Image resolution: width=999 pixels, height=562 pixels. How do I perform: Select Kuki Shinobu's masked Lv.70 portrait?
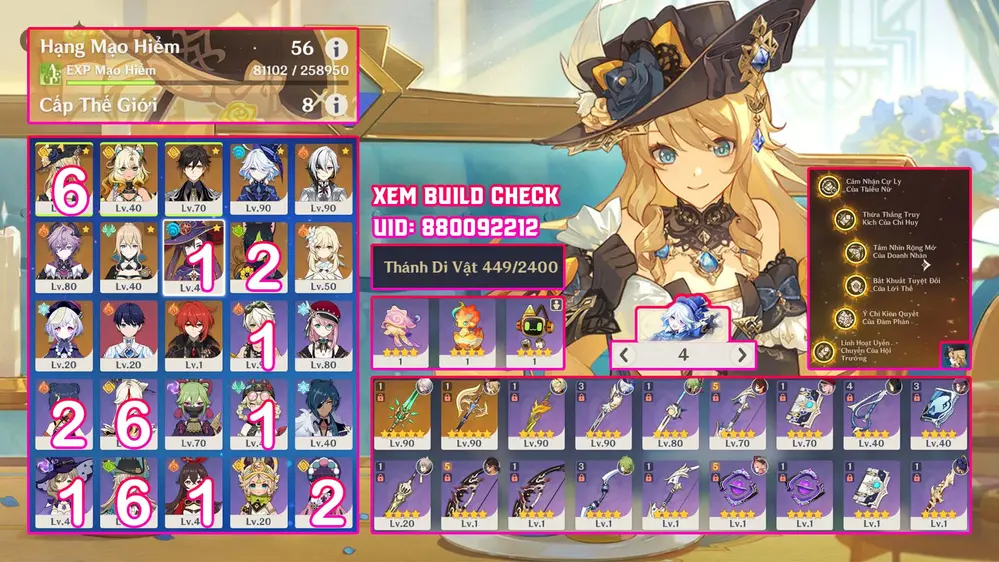tap(192, 413)
